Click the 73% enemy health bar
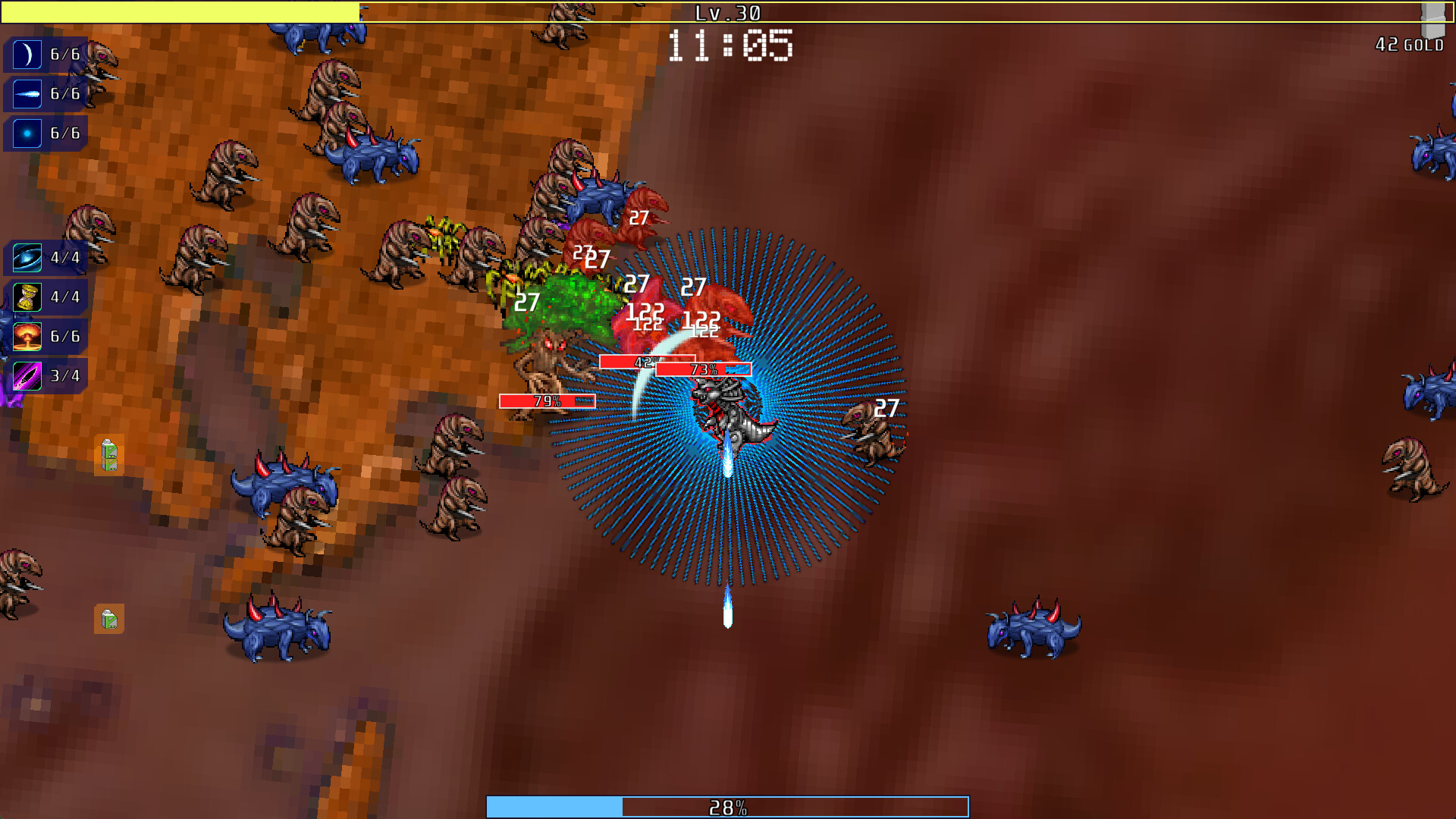 [702, 370]
